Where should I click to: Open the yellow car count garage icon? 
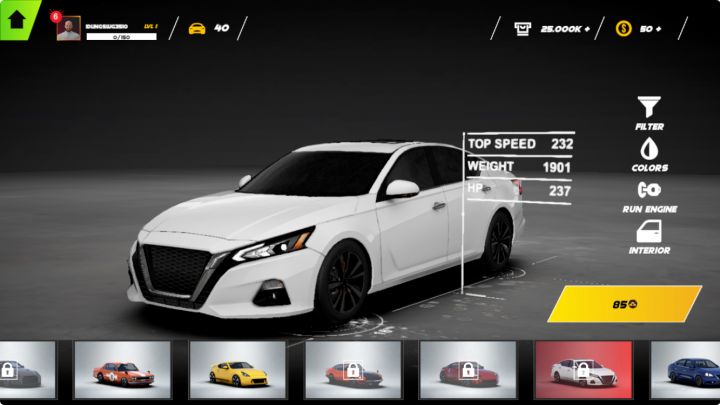tap(197, 28)
